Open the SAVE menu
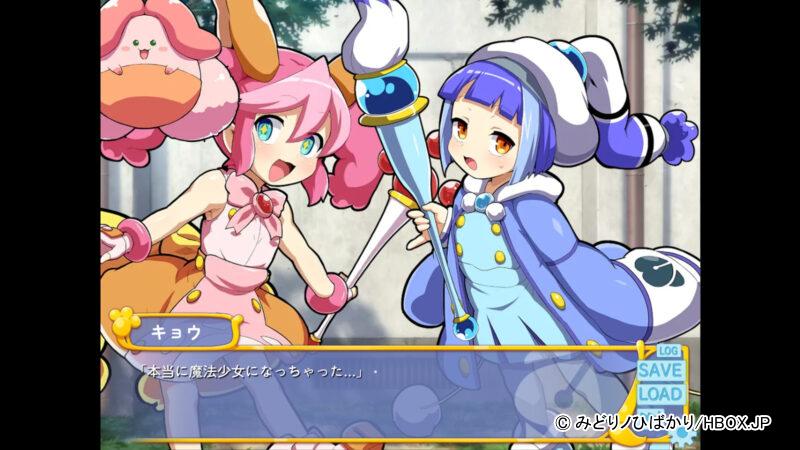The image size is (800, 450). click(660, 370)
